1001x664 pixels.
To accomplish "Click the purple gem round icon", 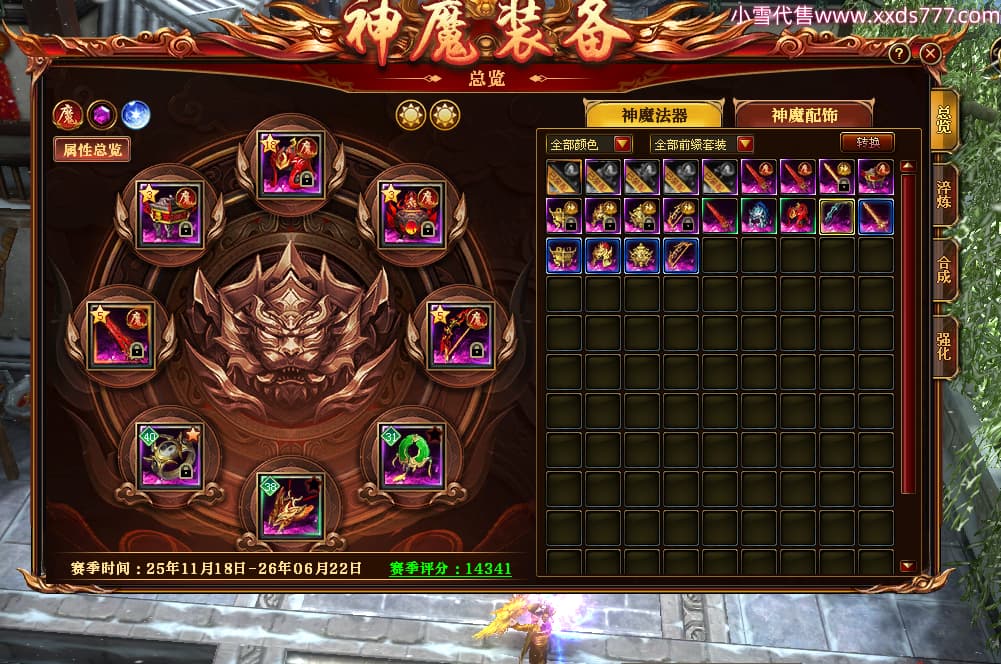I will pyautogui.click(x=102, y=114).
